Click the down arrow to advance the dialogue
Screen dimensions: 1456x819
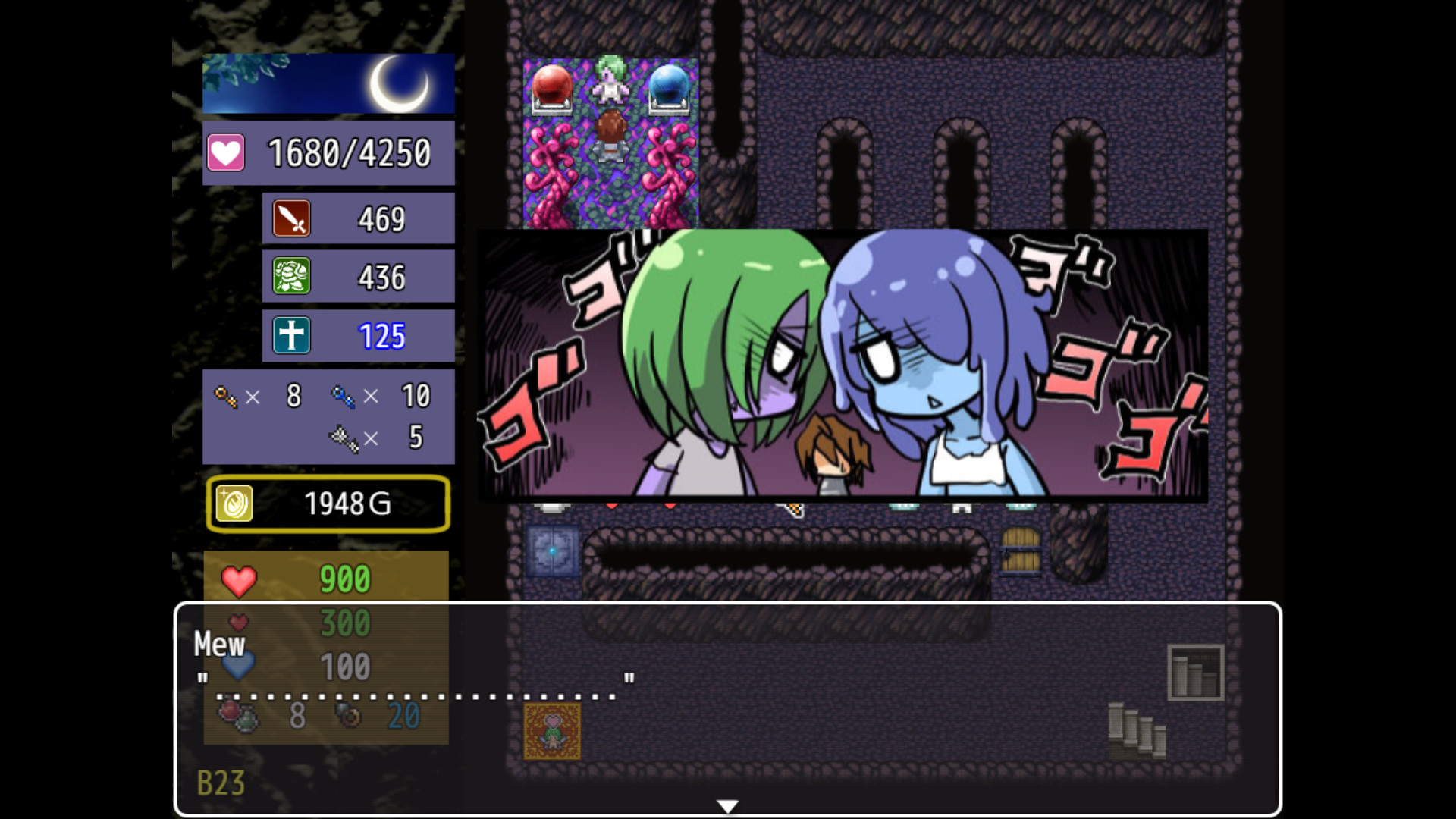728,804
